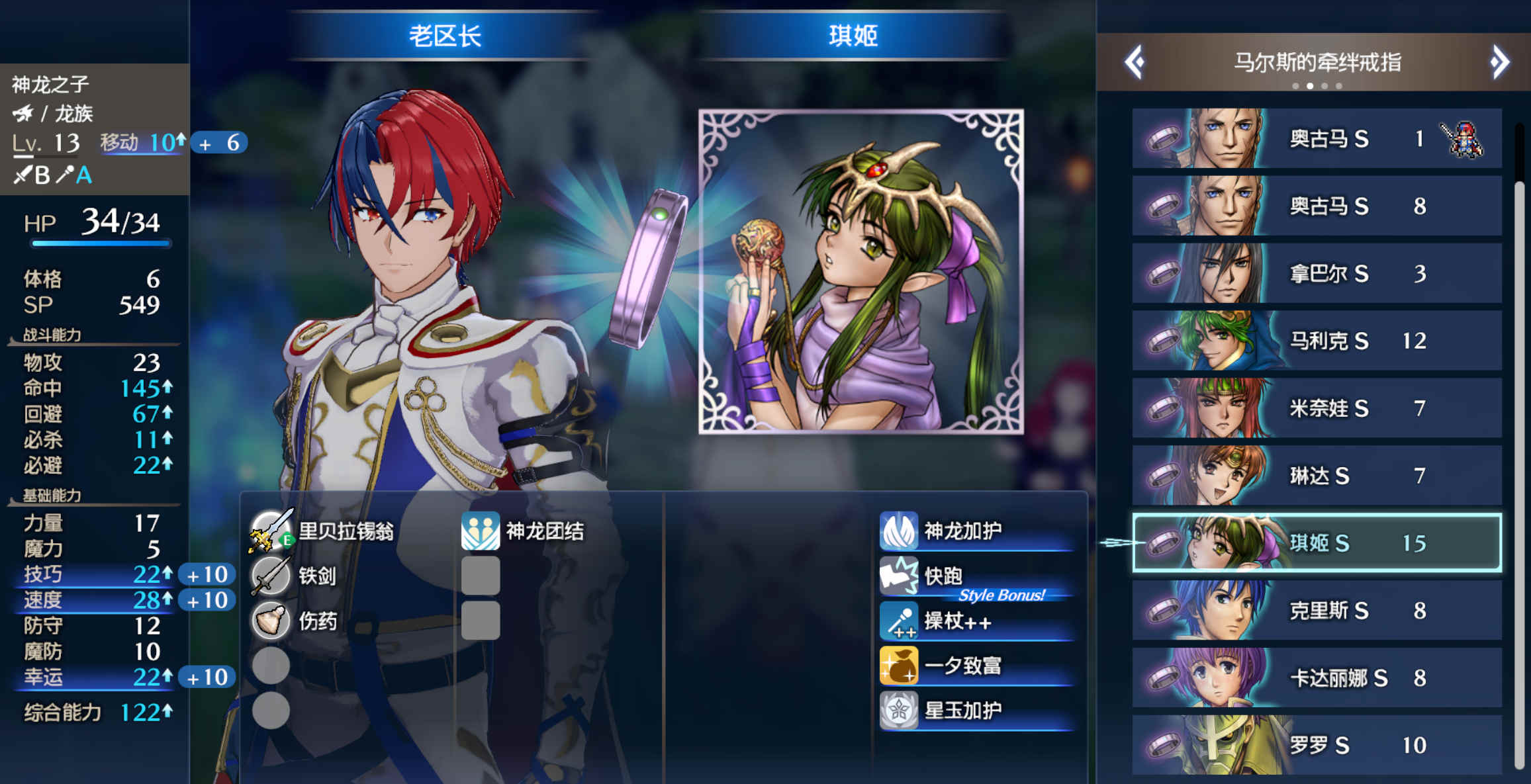Select the 里贝拉锡翁 sword icon
This screenshot has height=784, width=1531.
[x=270, y=529]
